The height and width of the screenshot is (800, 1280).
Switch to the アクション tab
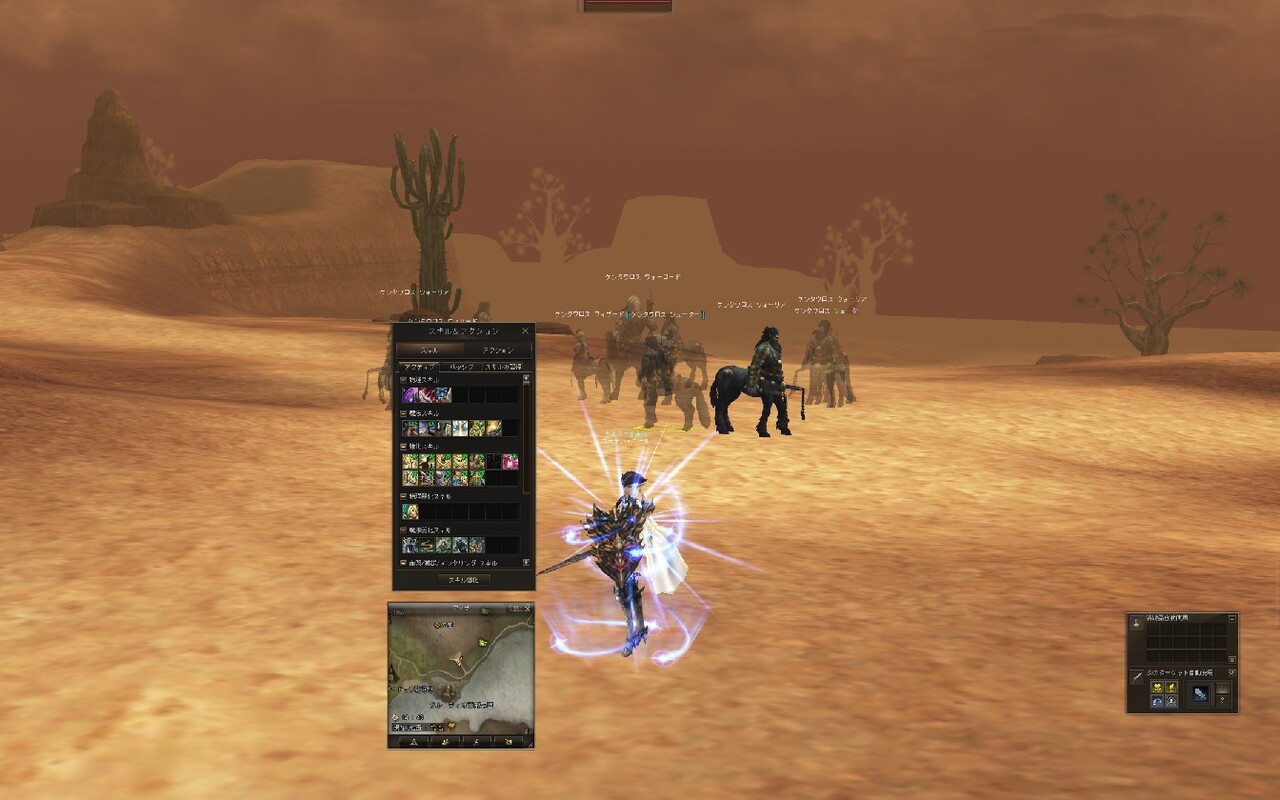(x=501, y=350)
